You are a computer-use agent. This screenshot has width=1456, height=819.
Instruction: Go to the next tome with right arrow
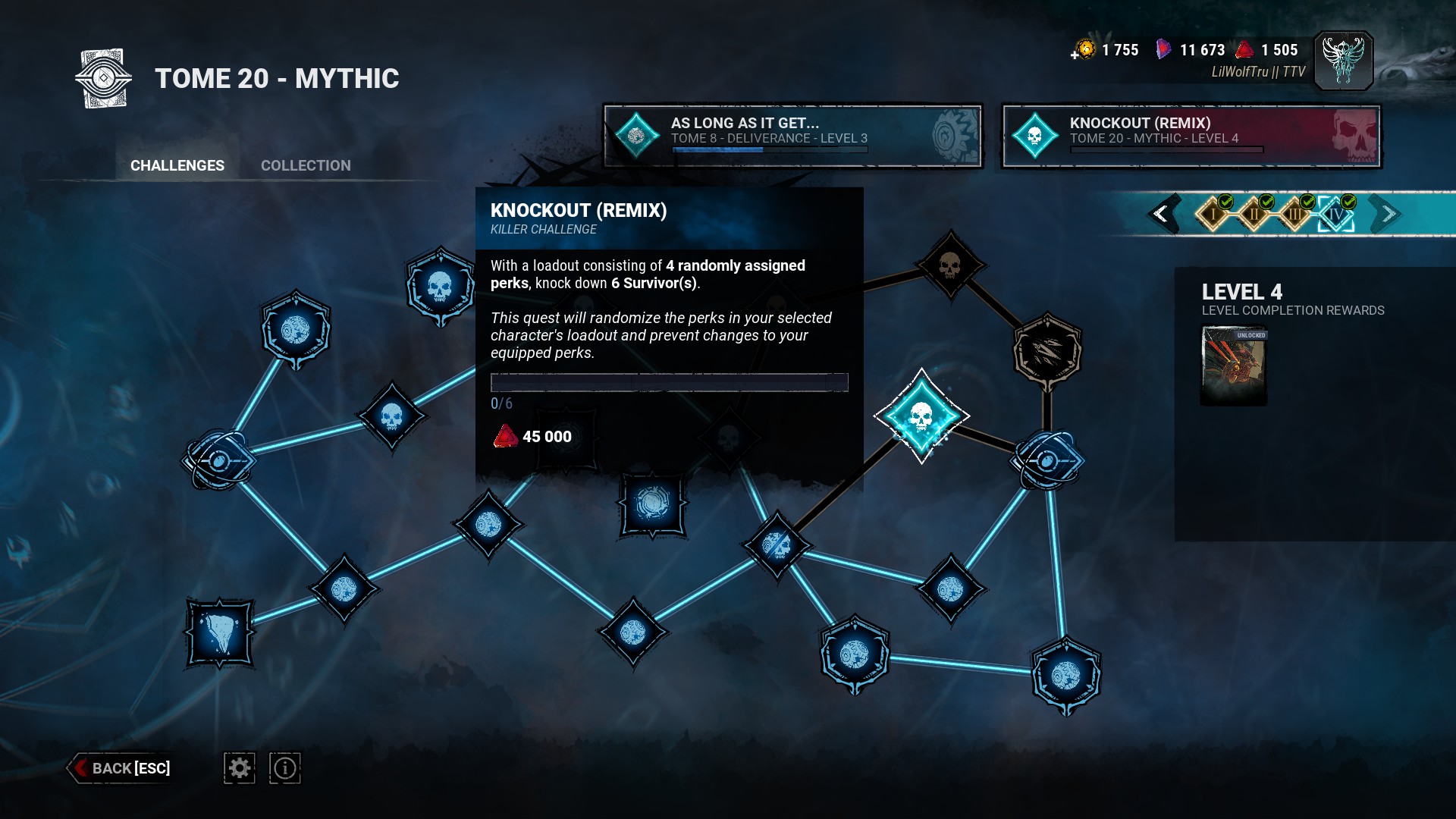click(x=1389, y=214)
